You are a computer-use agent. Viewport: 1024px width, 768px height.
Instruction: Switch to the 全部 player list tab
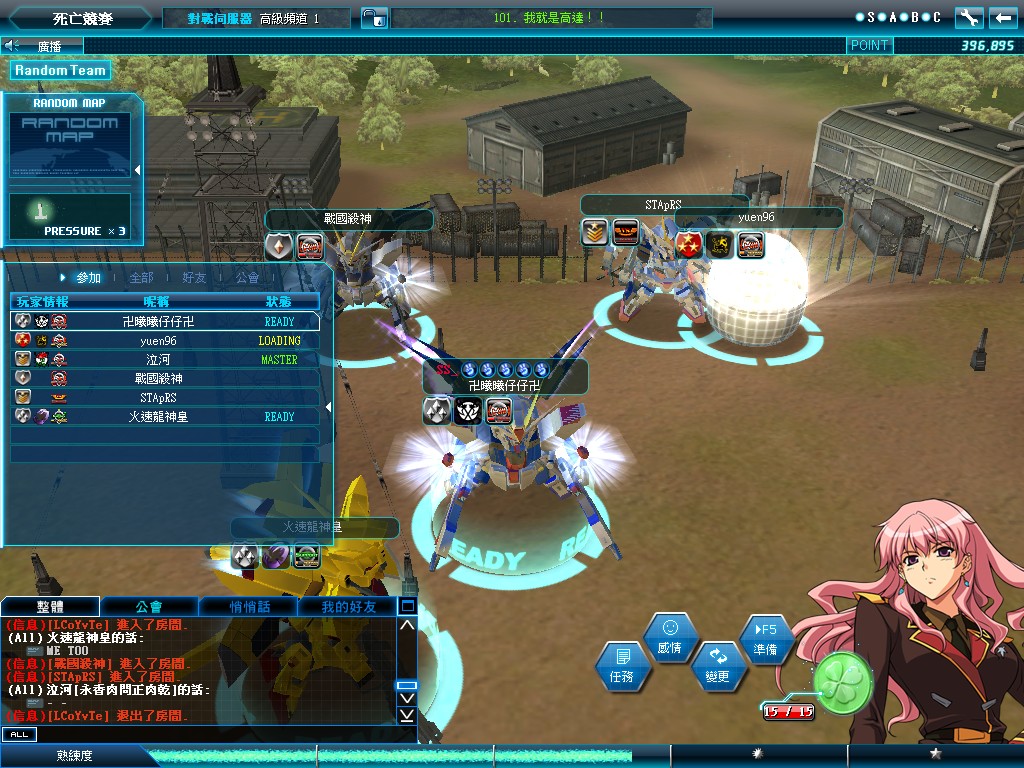pyautogui.click(x=142, y=278)
